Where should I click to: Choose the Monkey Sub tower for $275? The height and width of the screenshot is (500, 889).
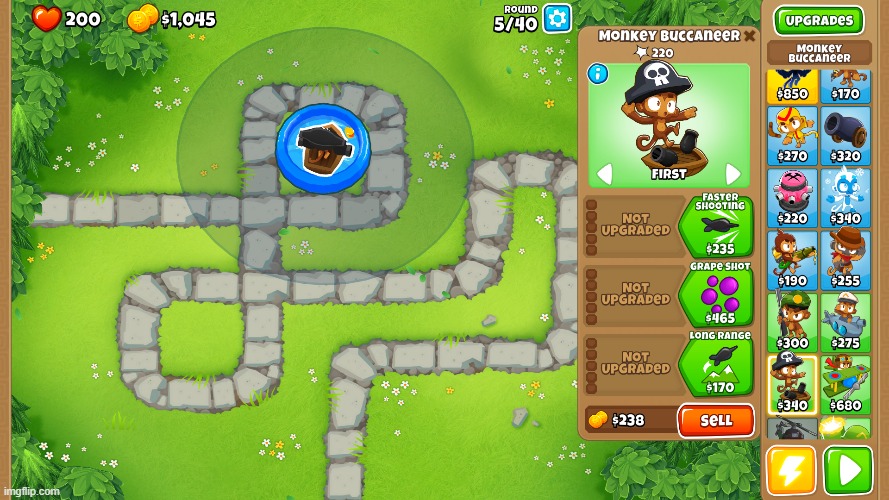(x=845, y=322)
